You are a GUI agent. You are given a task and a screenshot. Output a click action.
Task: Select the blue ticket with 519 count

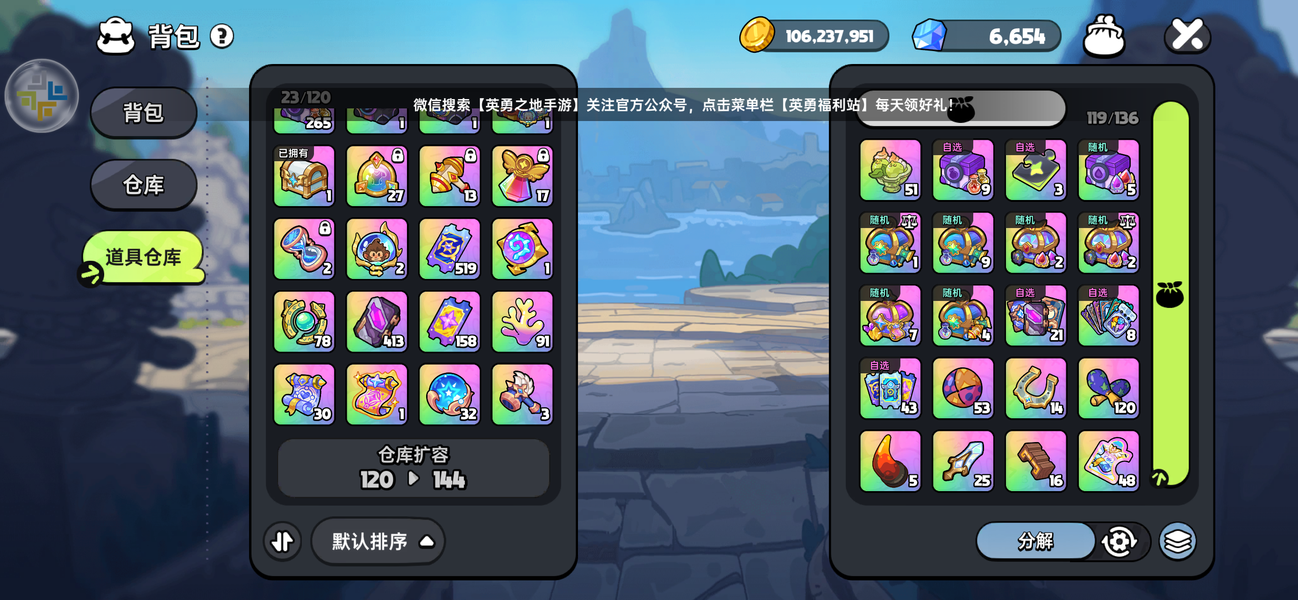[449, 249]
